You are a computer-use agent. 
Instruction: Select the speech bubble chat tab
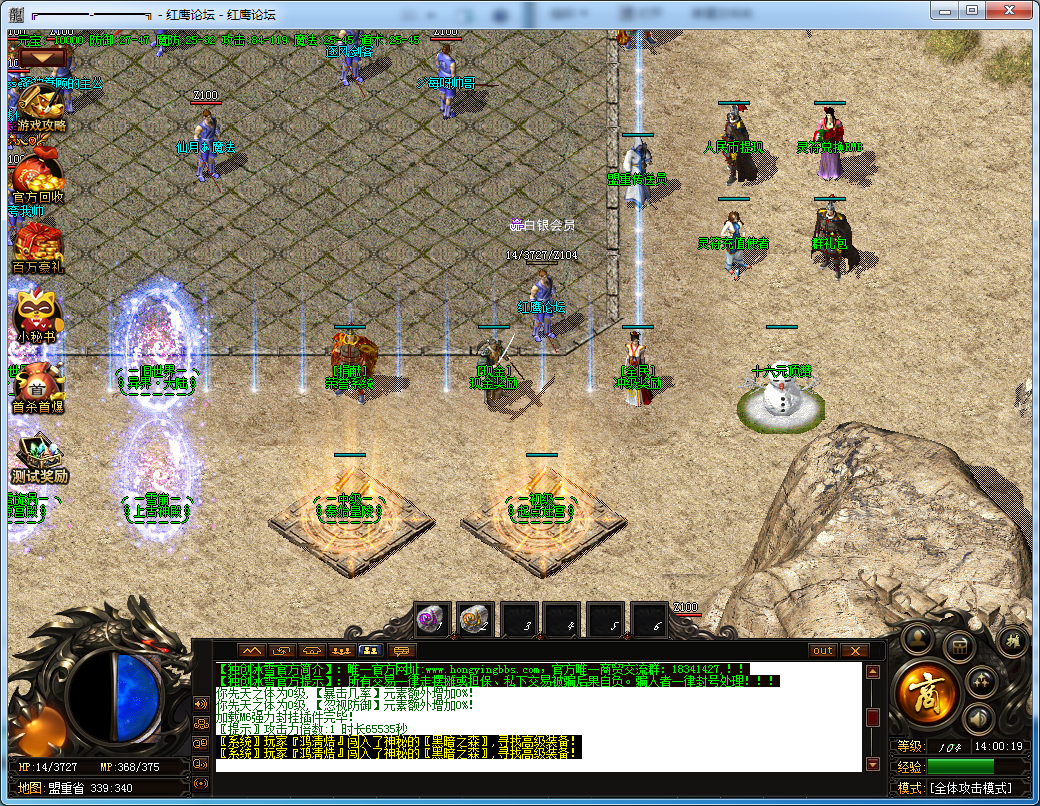(x=404, y=651)
